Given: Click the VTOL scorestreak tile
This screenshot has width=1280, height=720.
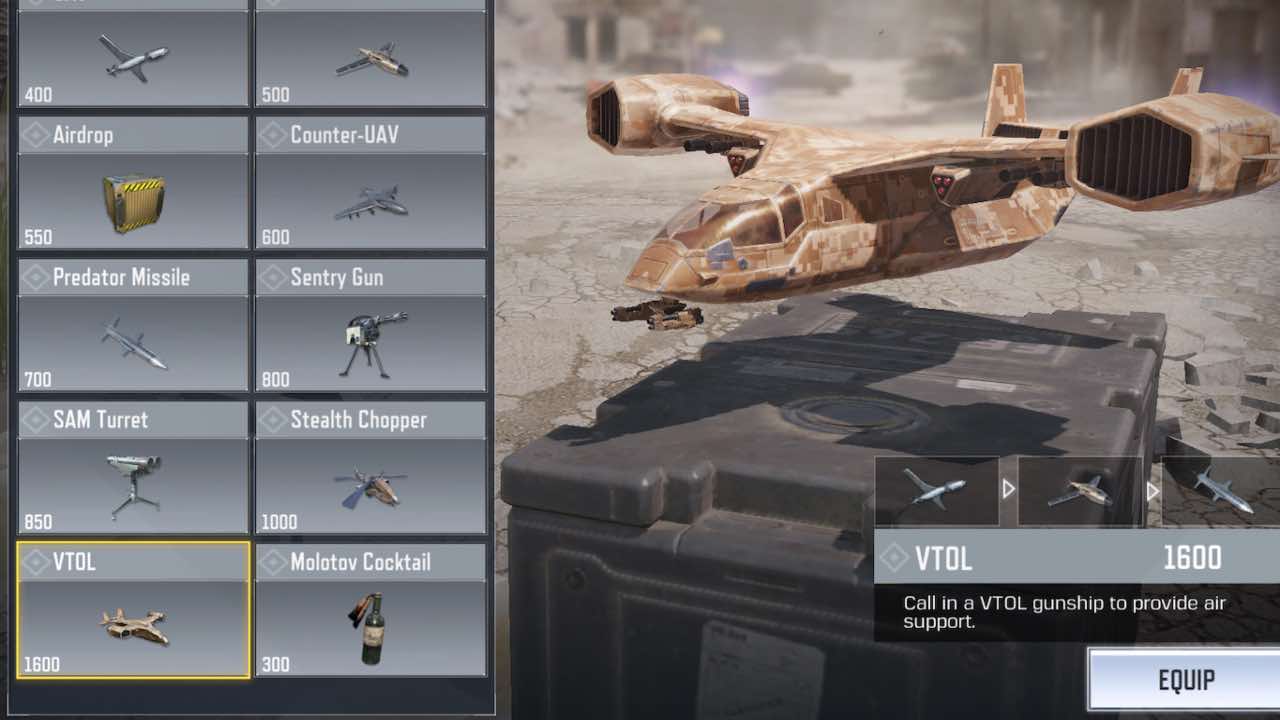Looking at the screenshot, I should pos(133,610).
